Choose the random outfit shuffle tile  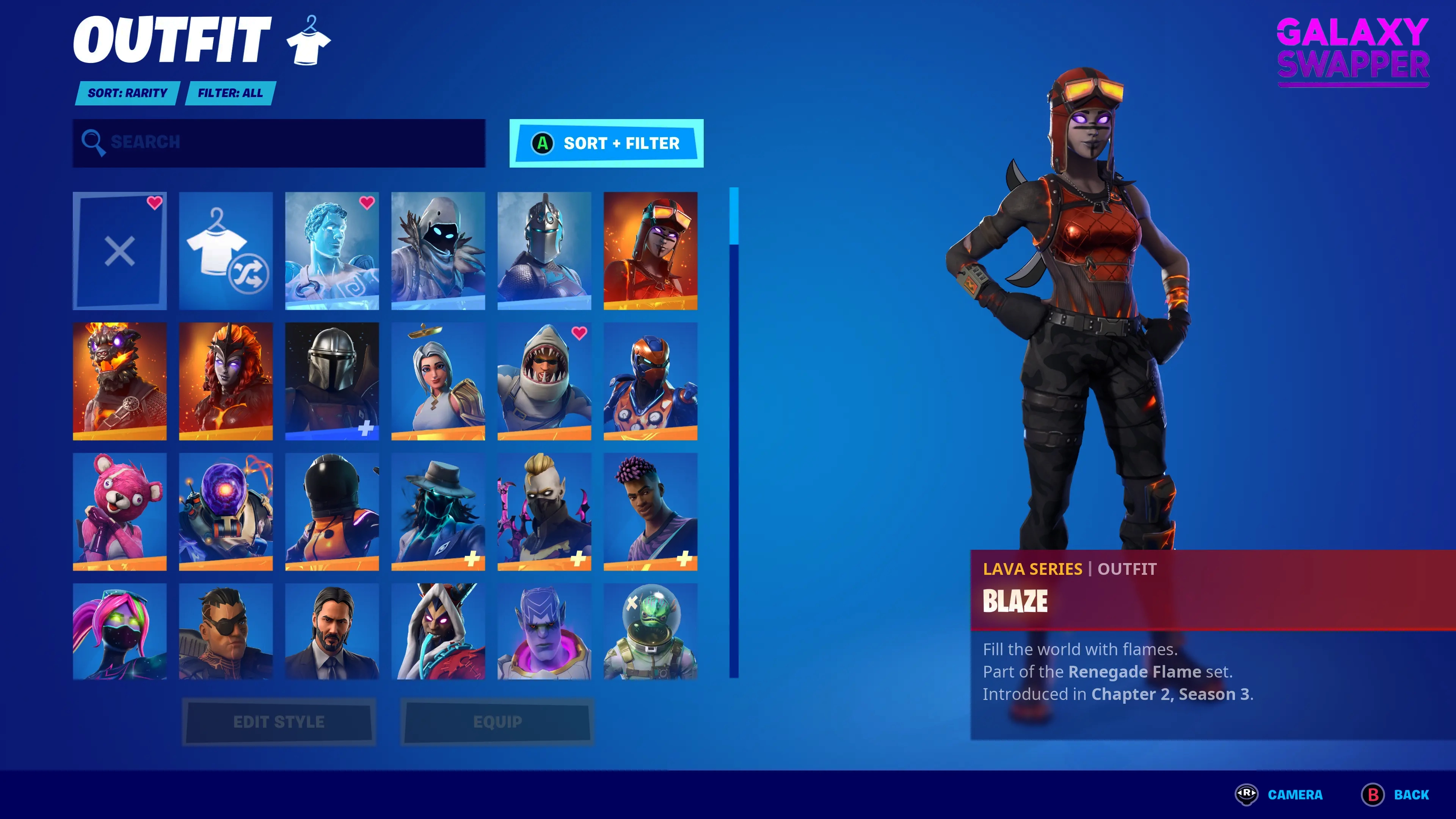coord(226,250)
